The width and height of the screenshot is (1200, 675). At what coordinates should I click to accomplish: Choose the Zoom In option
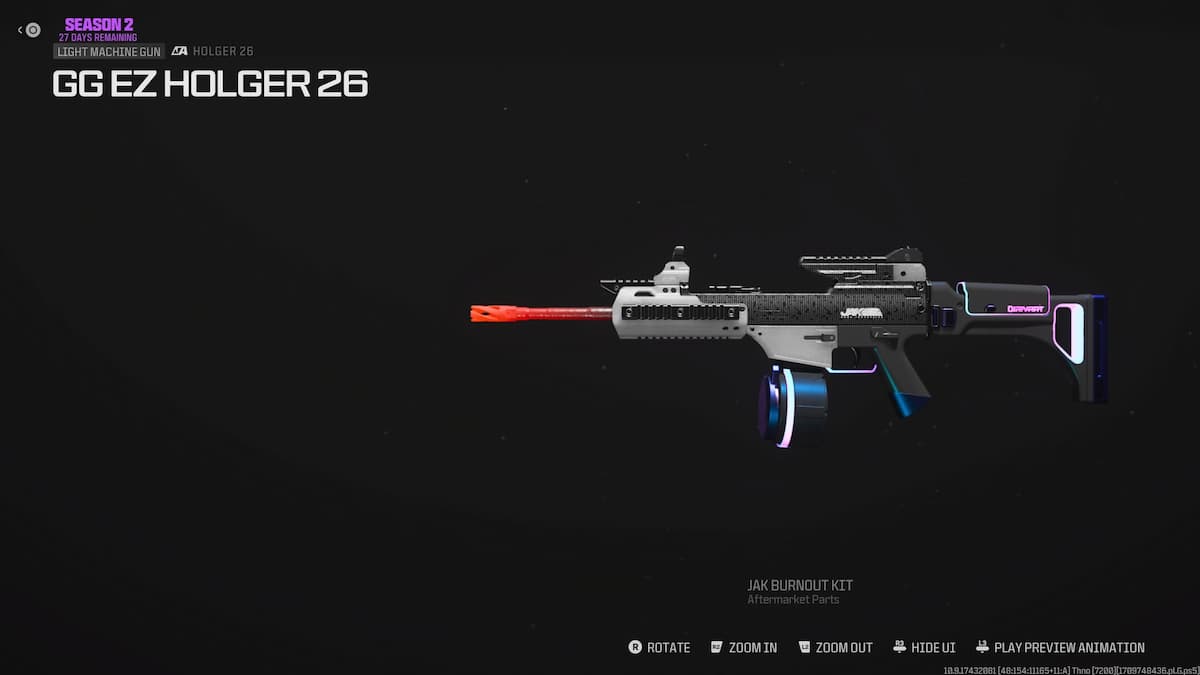pyautogui.click(x=743, y=647)
